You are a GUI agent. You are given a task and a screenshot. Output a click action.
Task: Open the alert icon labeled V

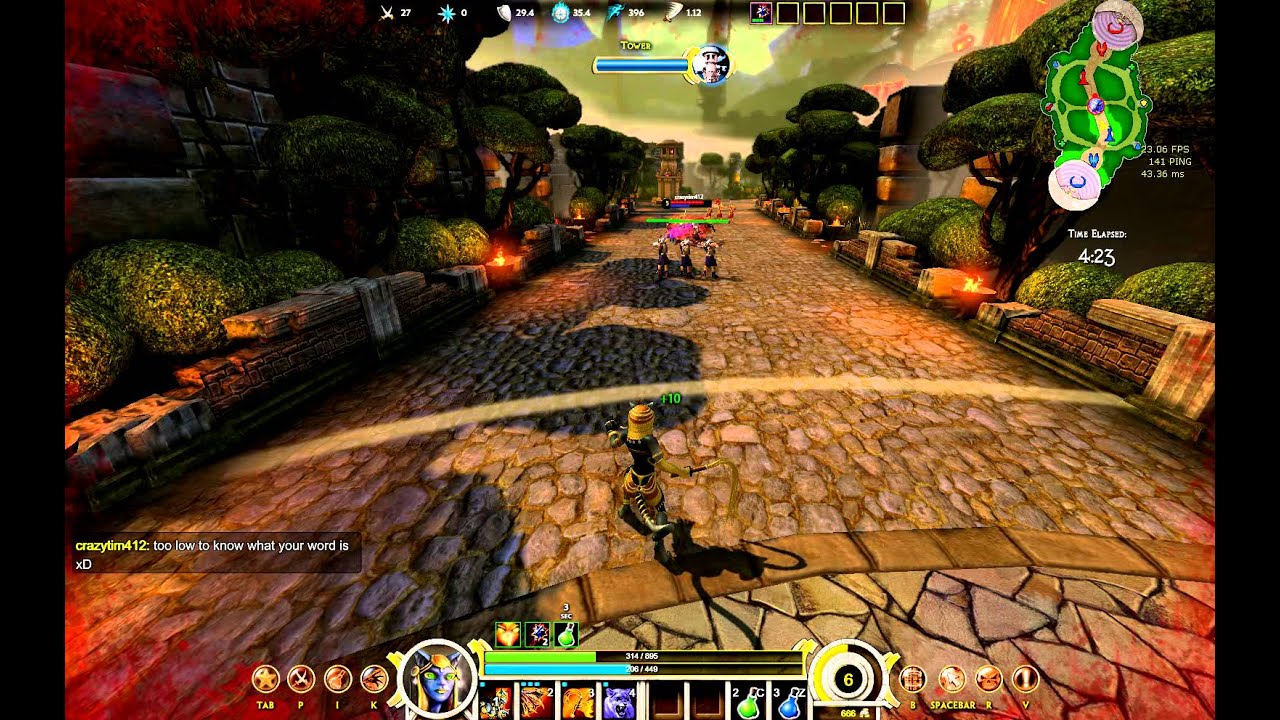(x=1025, y=680)
